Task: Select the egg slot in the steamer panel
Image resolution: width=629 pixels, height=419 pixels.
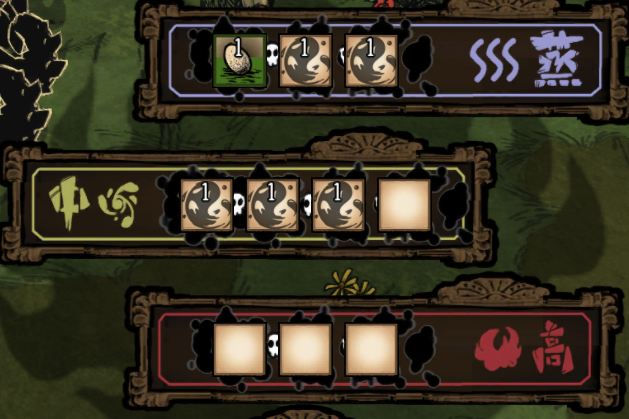Action: pos(240,62)
